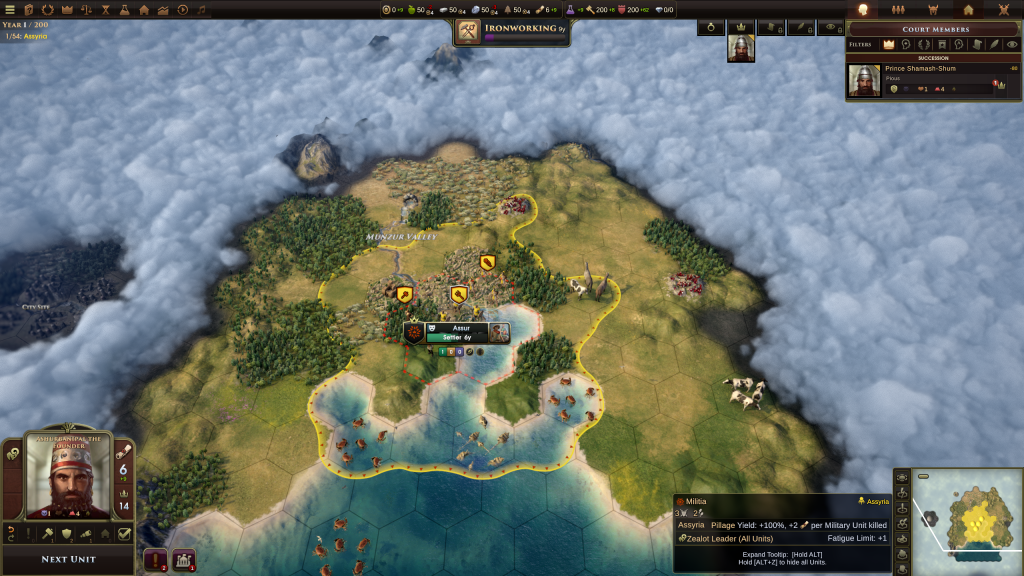Switch to the crossed swords military tab
The height and width of the screenshot is (576, 1024).
coord(1003,9)
